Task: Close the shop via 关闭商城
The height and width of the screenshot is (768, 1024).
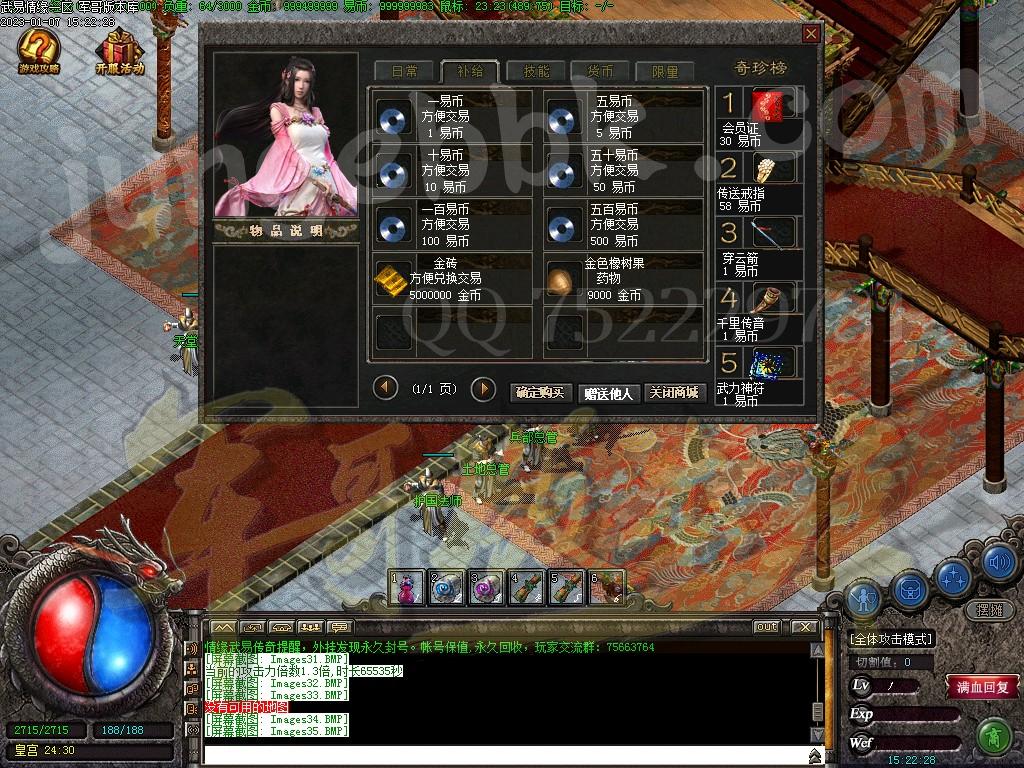Action: point(672,393)
